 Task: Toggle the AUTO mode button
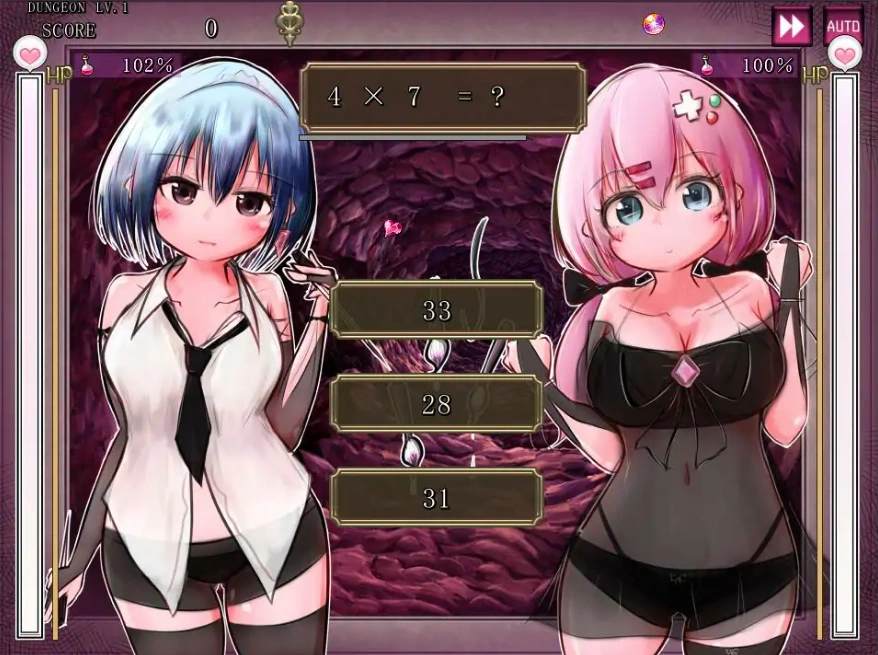click(x=843, y=24)
